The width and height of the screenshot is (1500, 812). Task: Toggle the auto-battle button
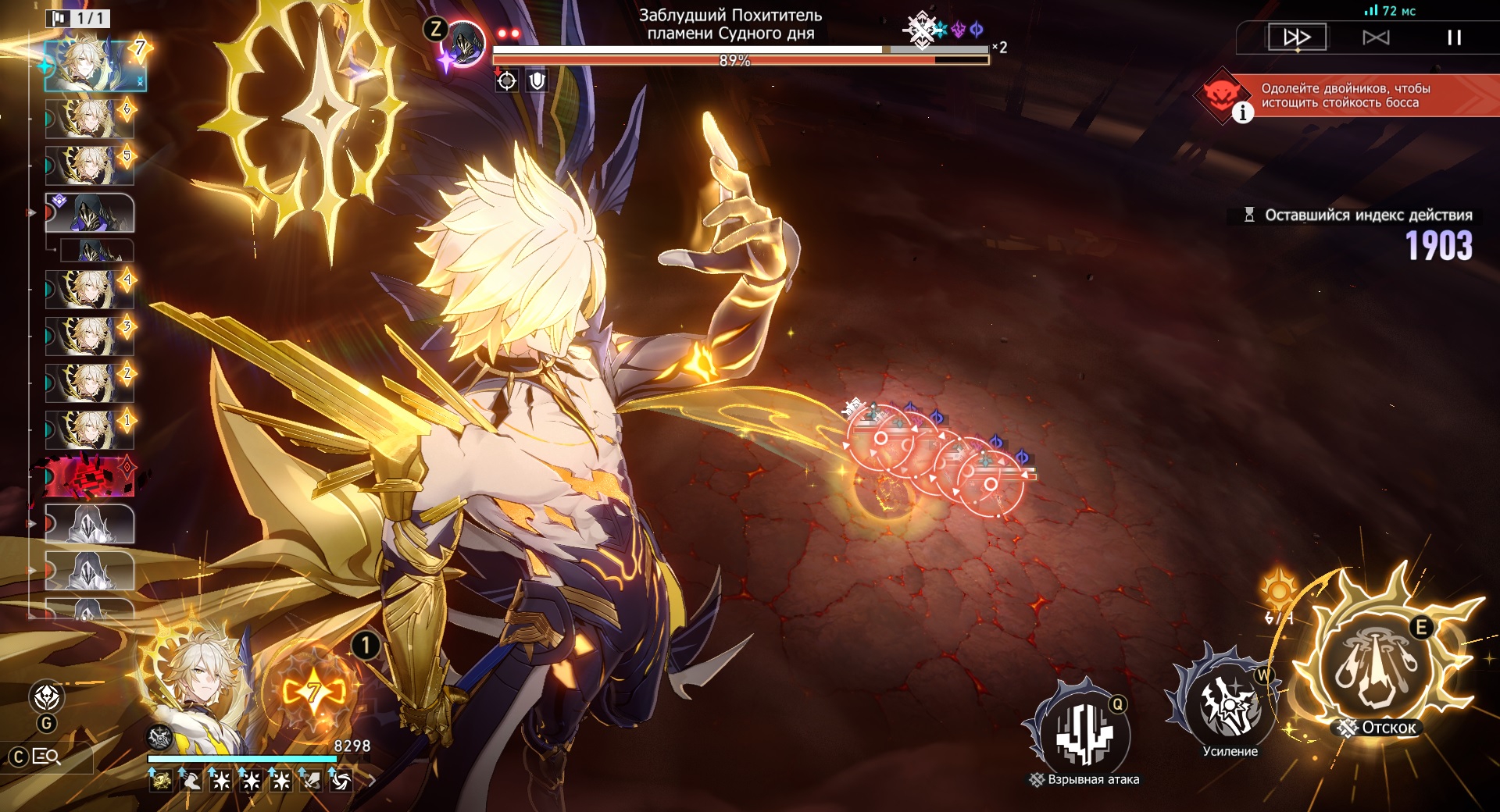[x=1376, y=37]
